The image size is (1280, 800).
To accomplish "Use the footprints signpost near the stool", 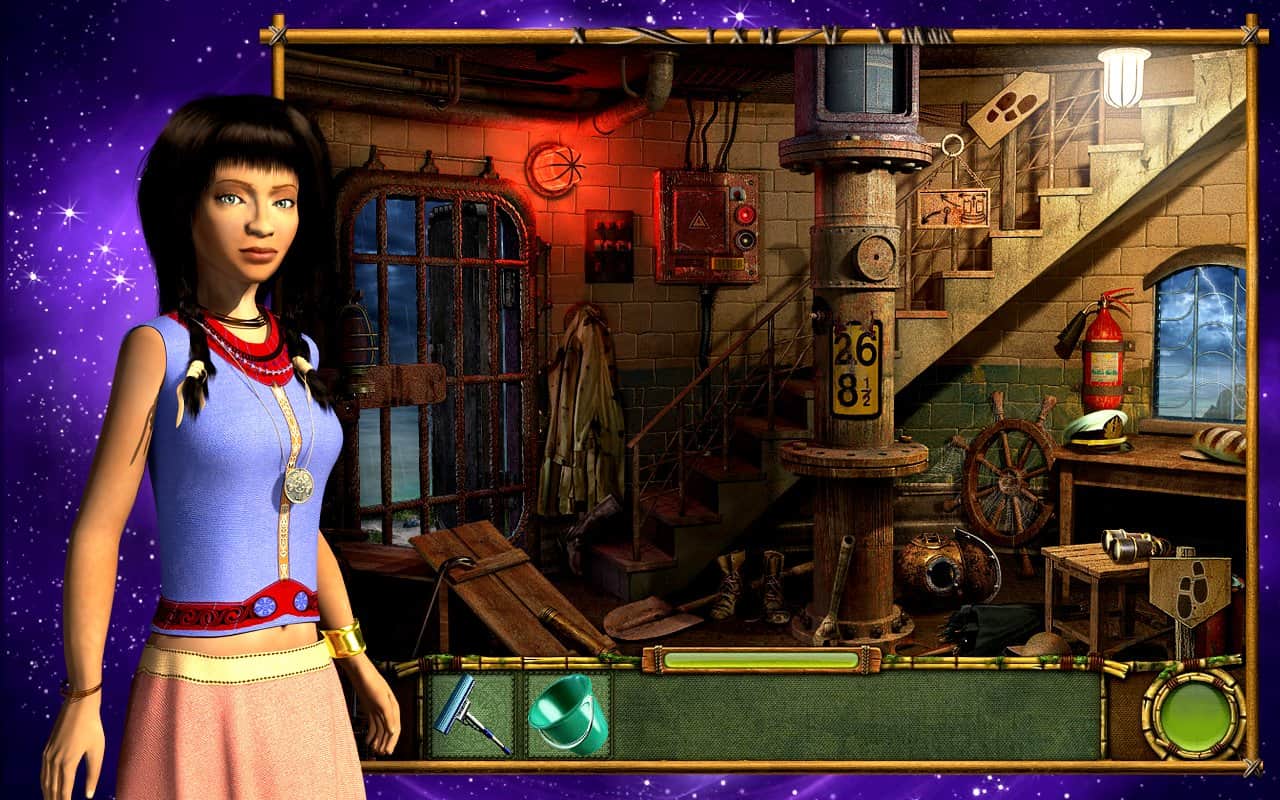I will point(1190,592).
